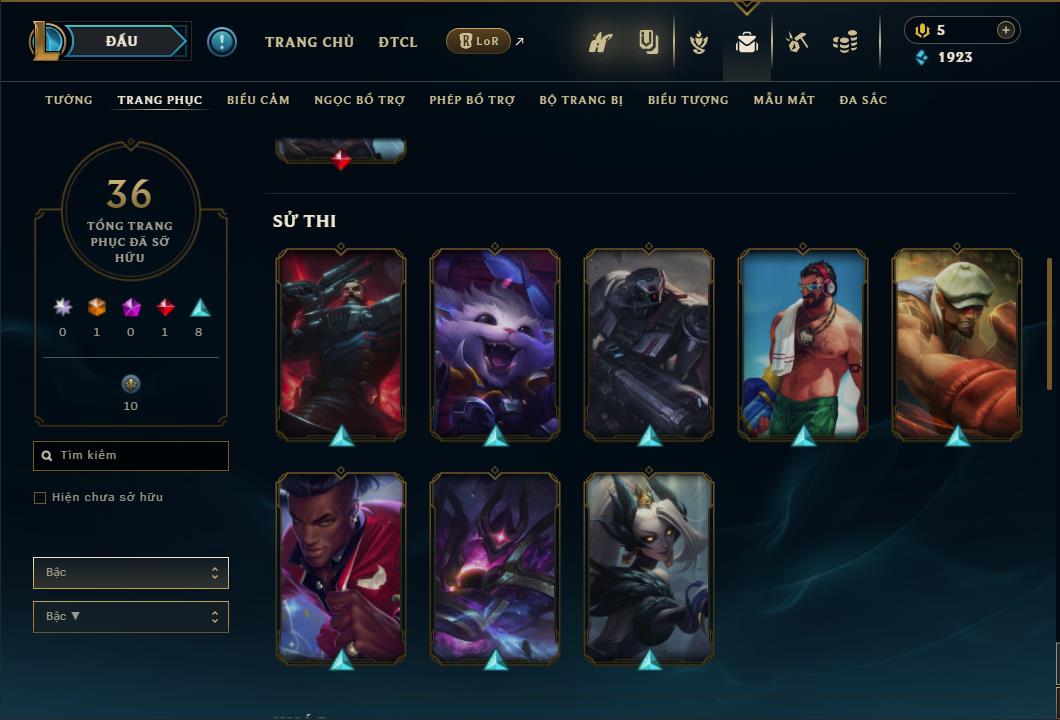Switch to the MẪU MẮT tab
Screen dimensions: 1060x720
pos(784,100)
